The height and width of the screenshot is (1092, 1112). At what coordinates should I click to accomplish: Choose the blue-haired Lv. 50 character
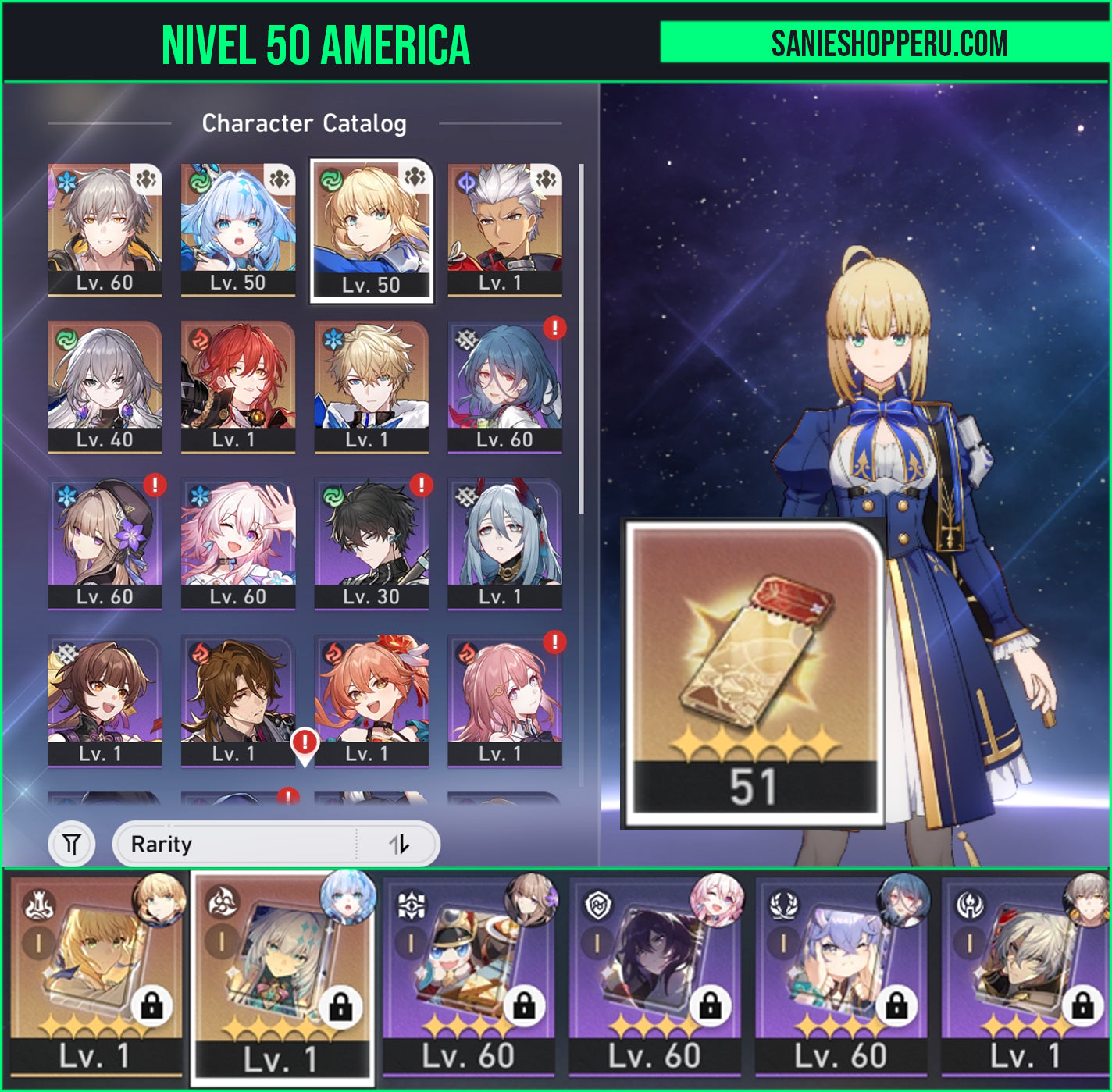(238, 229)
